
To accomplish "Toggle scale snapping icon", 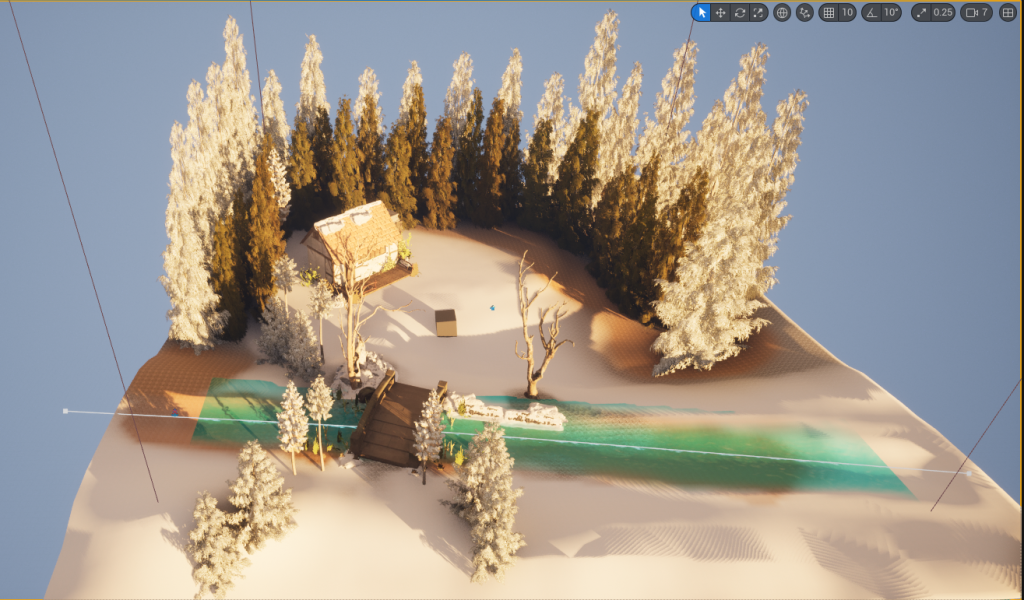I will point(921,13).
